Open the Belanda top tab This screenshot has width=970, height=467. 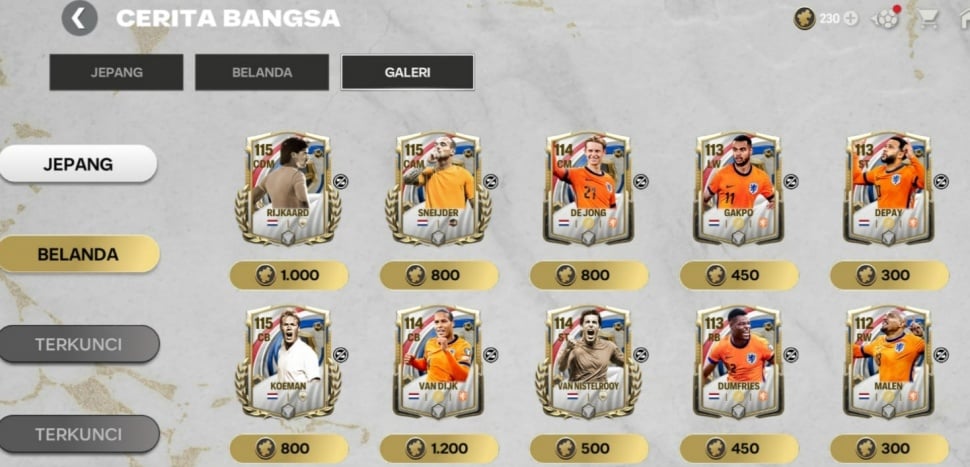[x=262, y=72]
